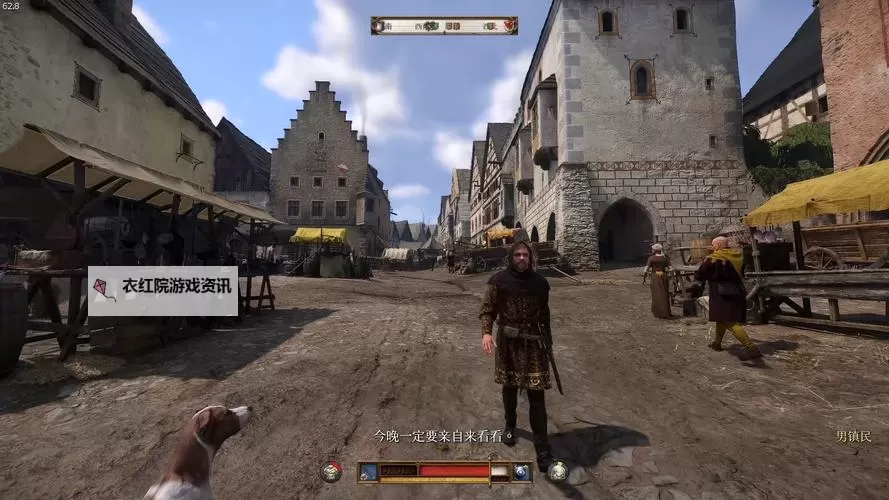889x500 pixels.
Task: Click the 衣红院游戏资讯 watermark banner
Action: click(163, 290)
